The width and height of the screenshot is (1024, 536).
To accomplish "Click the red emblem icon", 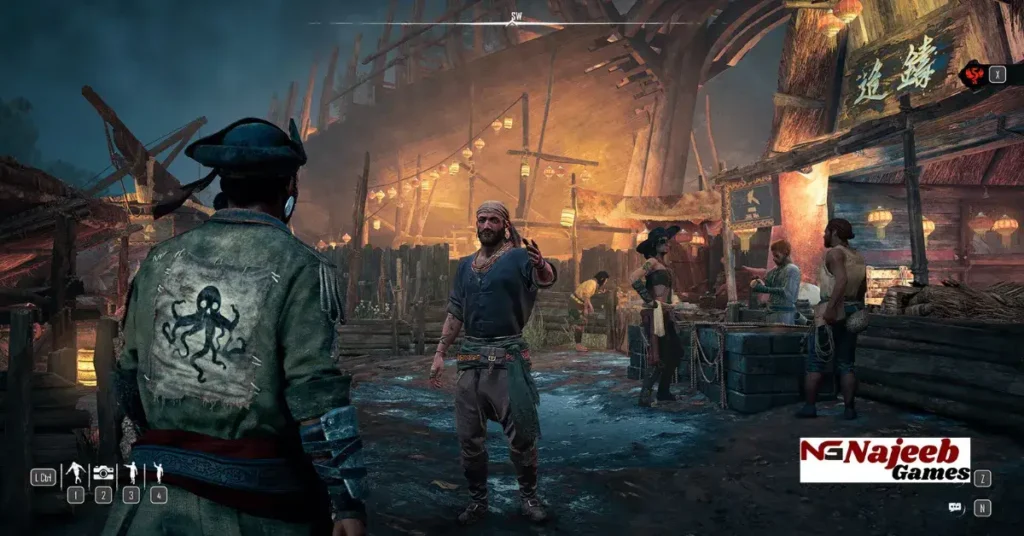I will coord(971,74).
